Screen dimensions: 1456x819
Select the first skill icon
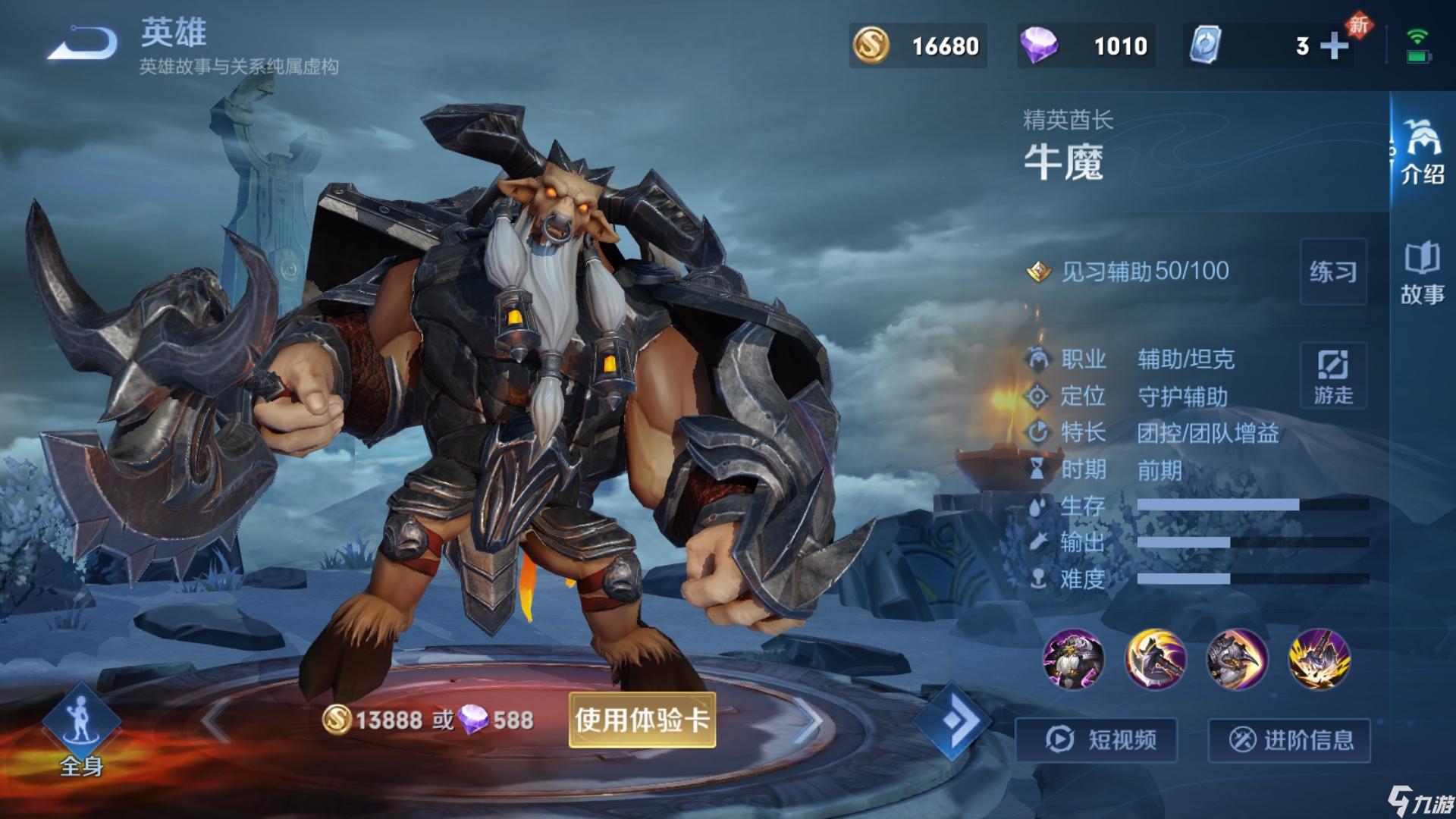pos(1073,659)
